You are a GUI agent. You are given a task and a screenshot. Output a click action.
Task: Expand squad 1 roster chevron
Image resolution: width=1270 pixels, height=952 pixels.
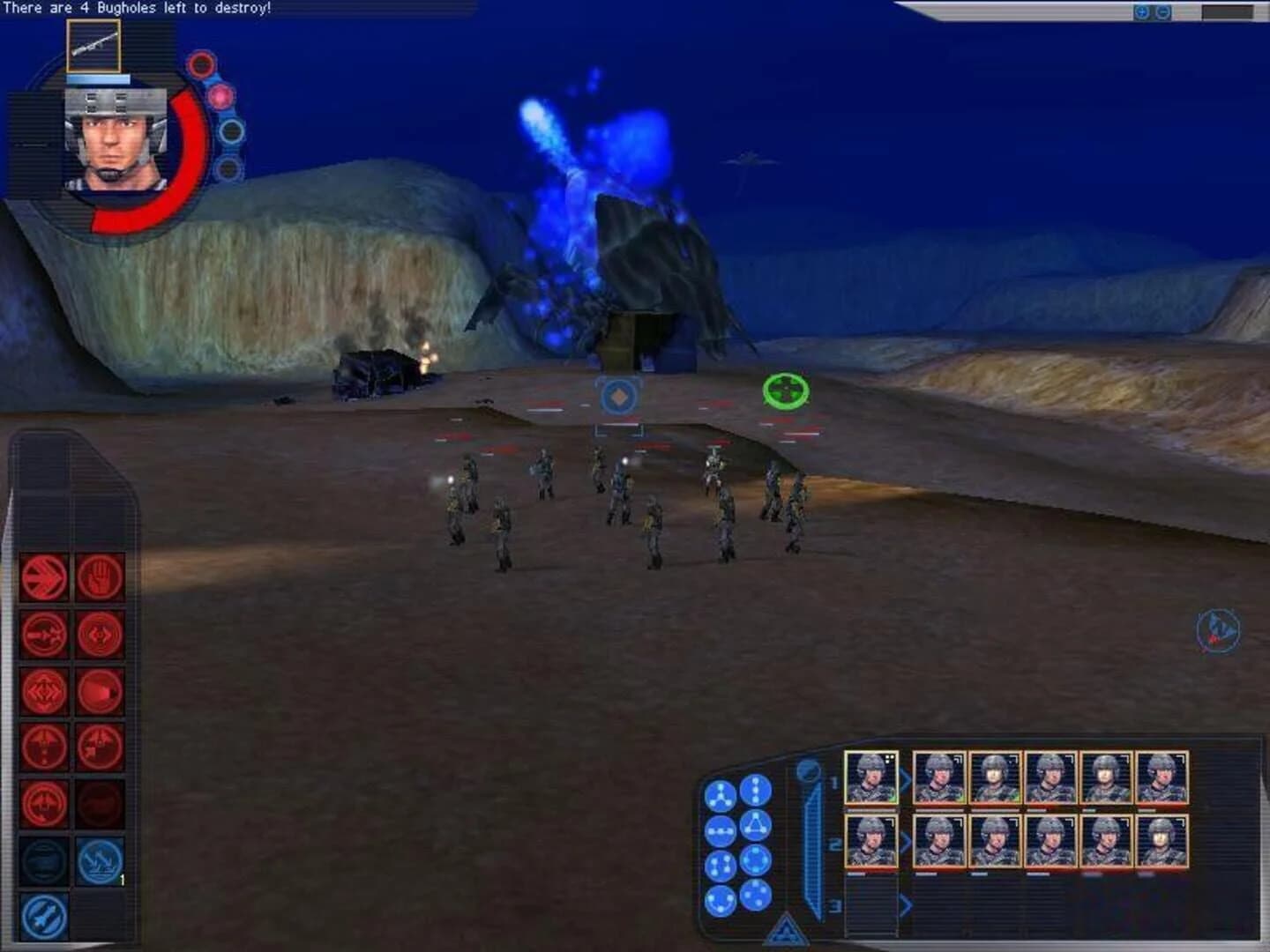(x=906, y=779)
